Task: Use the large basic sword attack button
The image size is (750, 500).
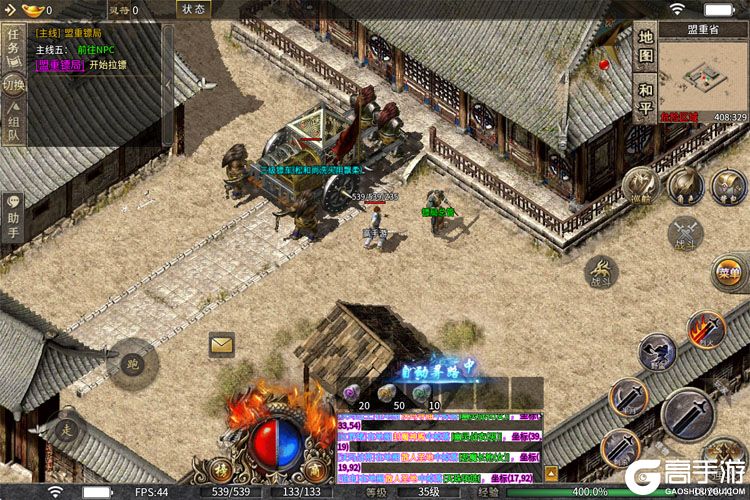Action: pos(688,415)
